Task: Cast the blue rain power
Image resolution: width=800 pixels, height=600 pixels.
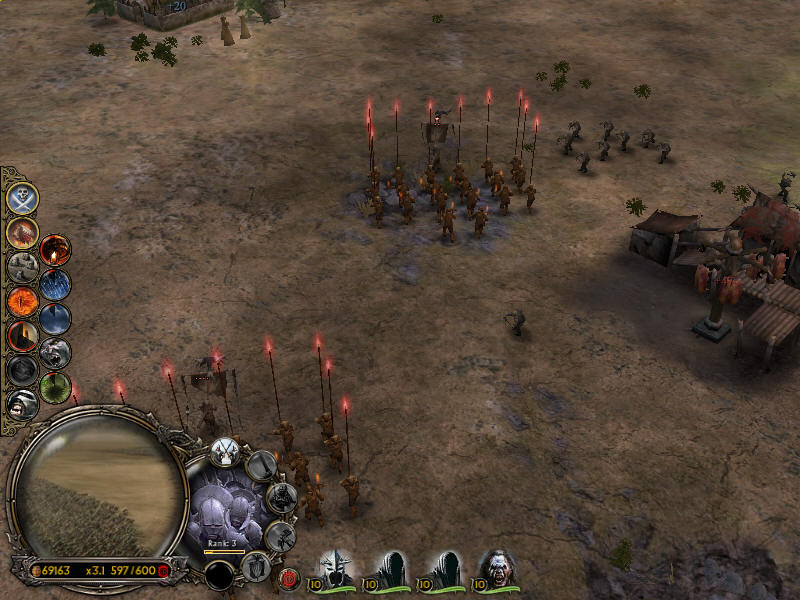Action: pos(55,284)
